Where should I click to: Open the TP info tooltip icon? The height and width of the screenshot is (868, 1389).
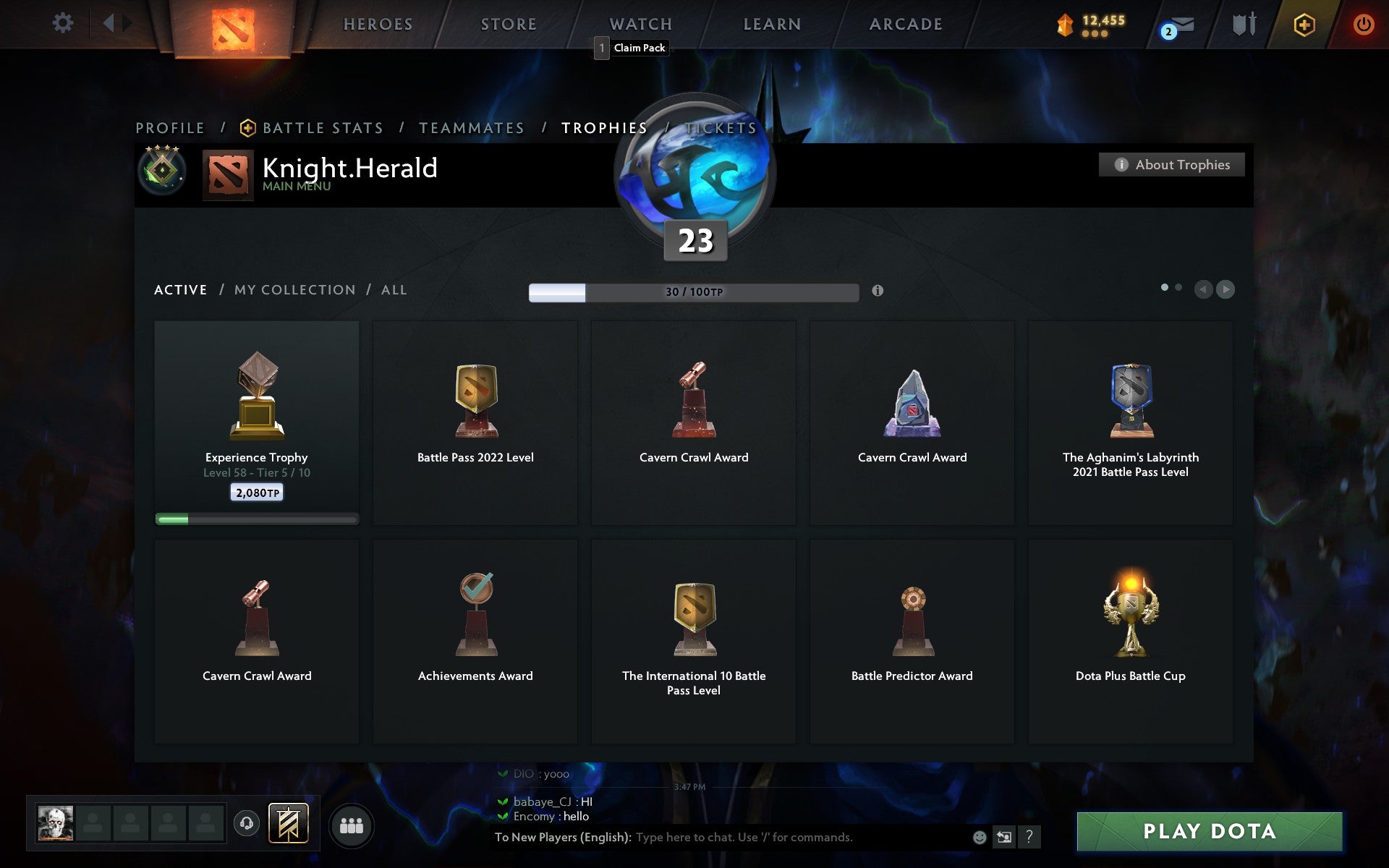point(879,292)
